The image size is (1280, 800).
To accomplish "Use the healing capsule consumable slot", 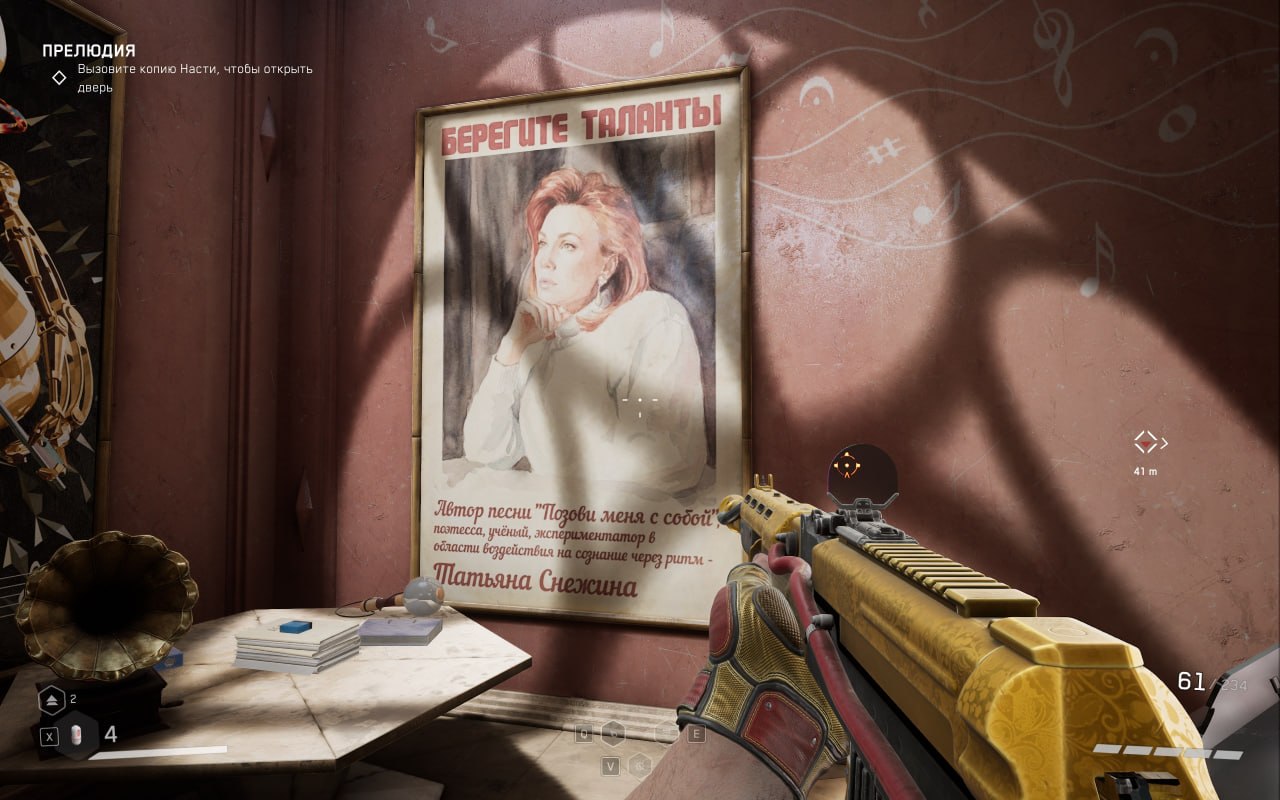I will pyautogui.click(x=77, y=736).
